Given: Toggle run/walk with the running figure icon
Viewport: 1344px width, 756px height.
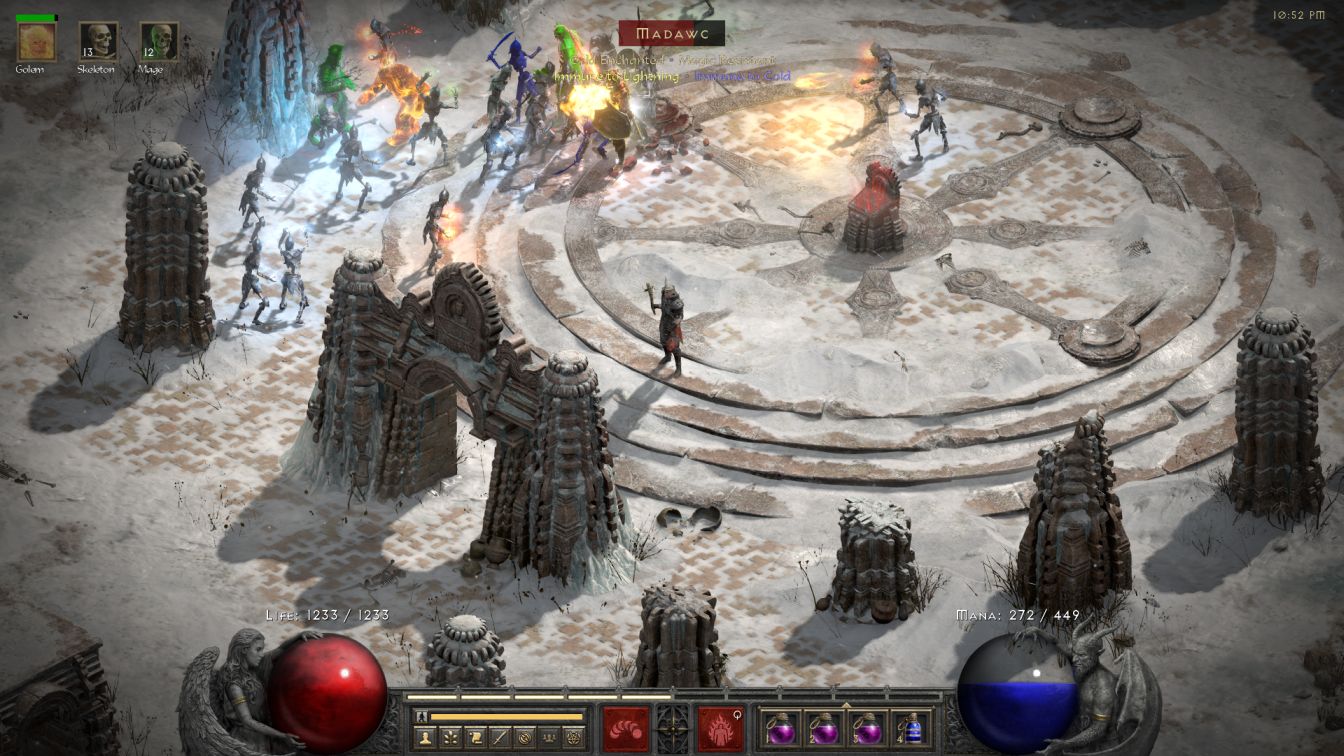Looking at the screenshot, I should (x=422, y=716).
